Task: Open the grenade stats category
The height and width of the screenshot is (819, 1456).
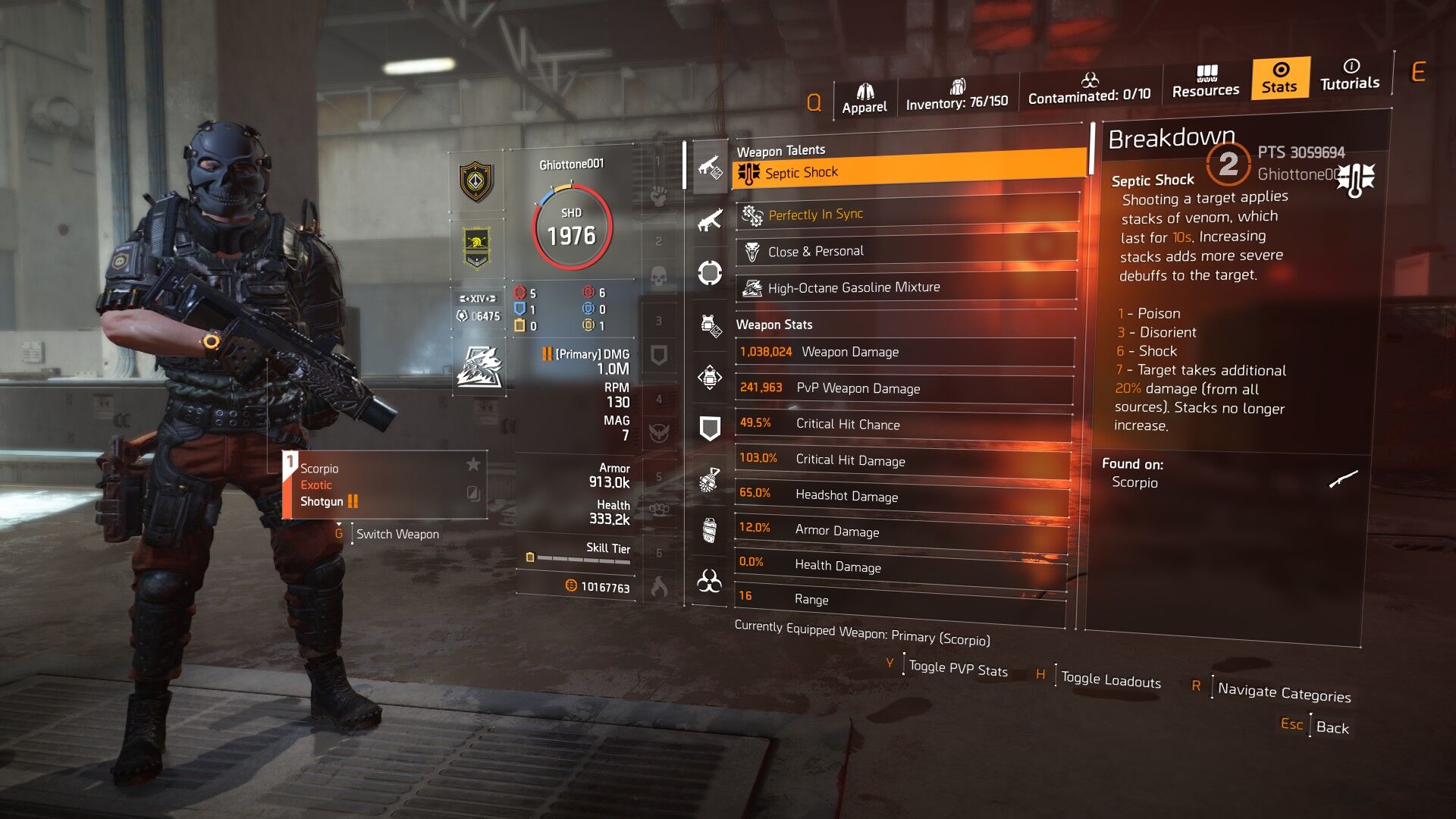Action: pos(709,480)
